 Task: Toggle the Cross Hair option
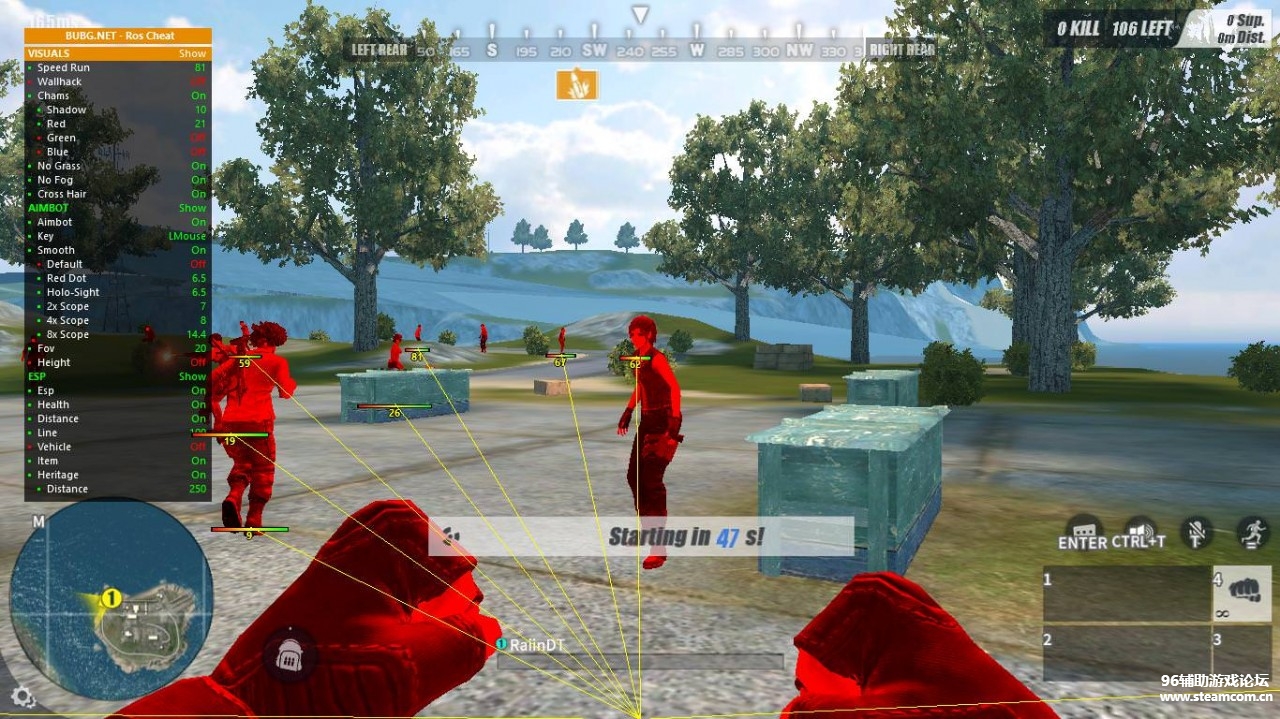(117, 194)
